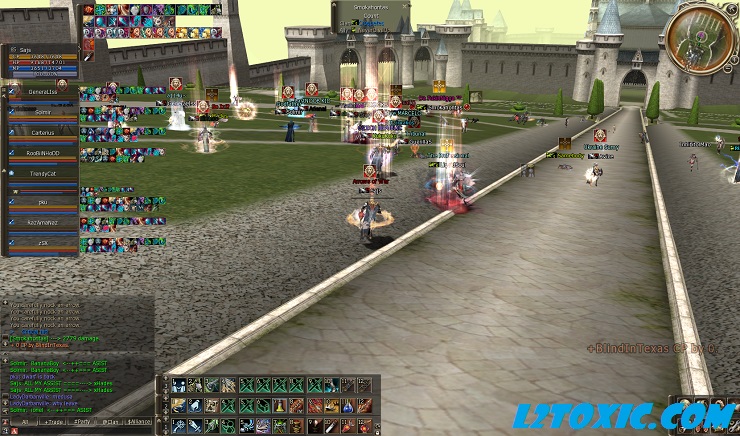Target party member pku
740x436 pixels.
[x=42, y=202]
